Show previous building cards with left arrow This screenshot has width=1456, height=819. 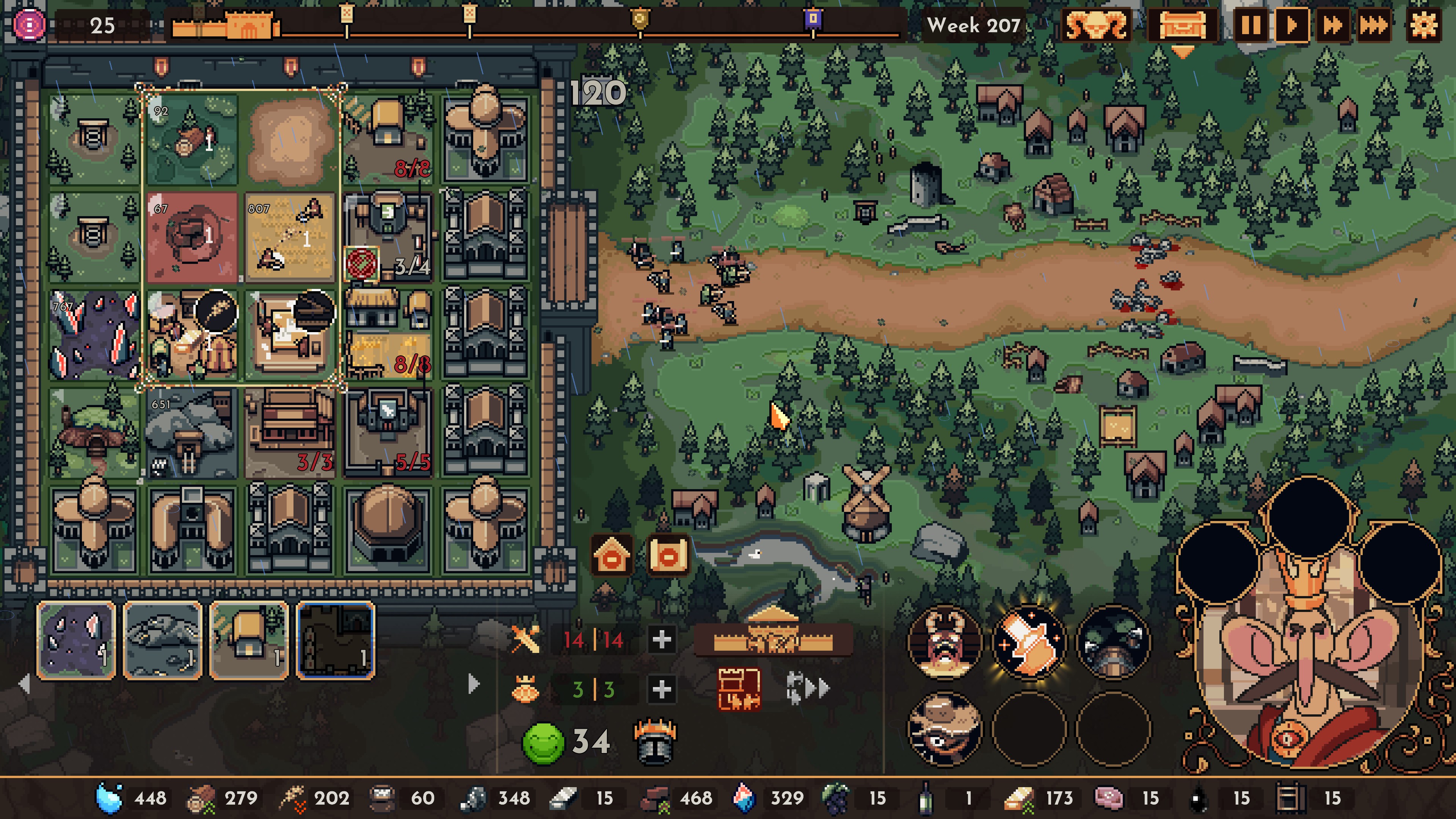coord(24,684)
